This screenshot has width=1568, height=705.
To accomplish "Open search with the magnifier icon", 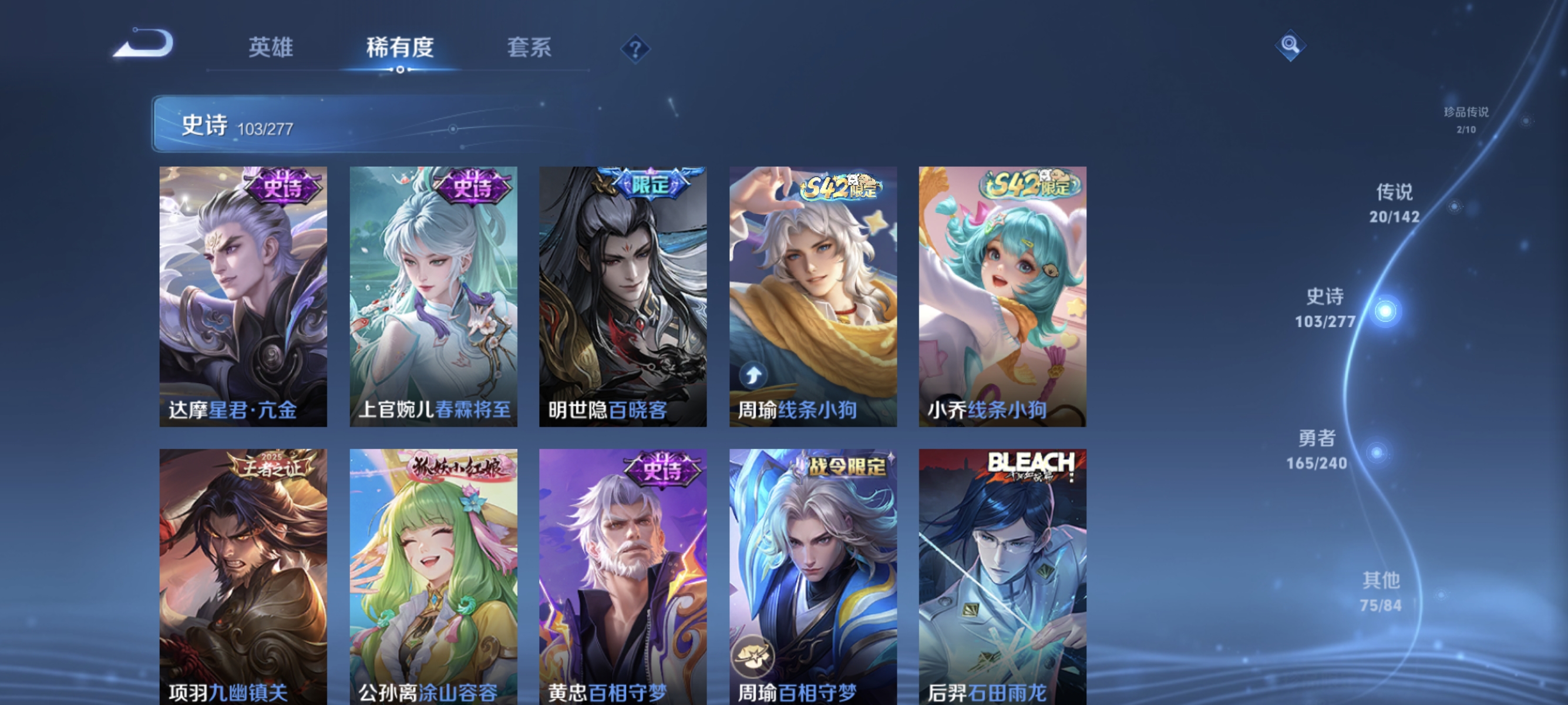I will tap(1292, 46).
